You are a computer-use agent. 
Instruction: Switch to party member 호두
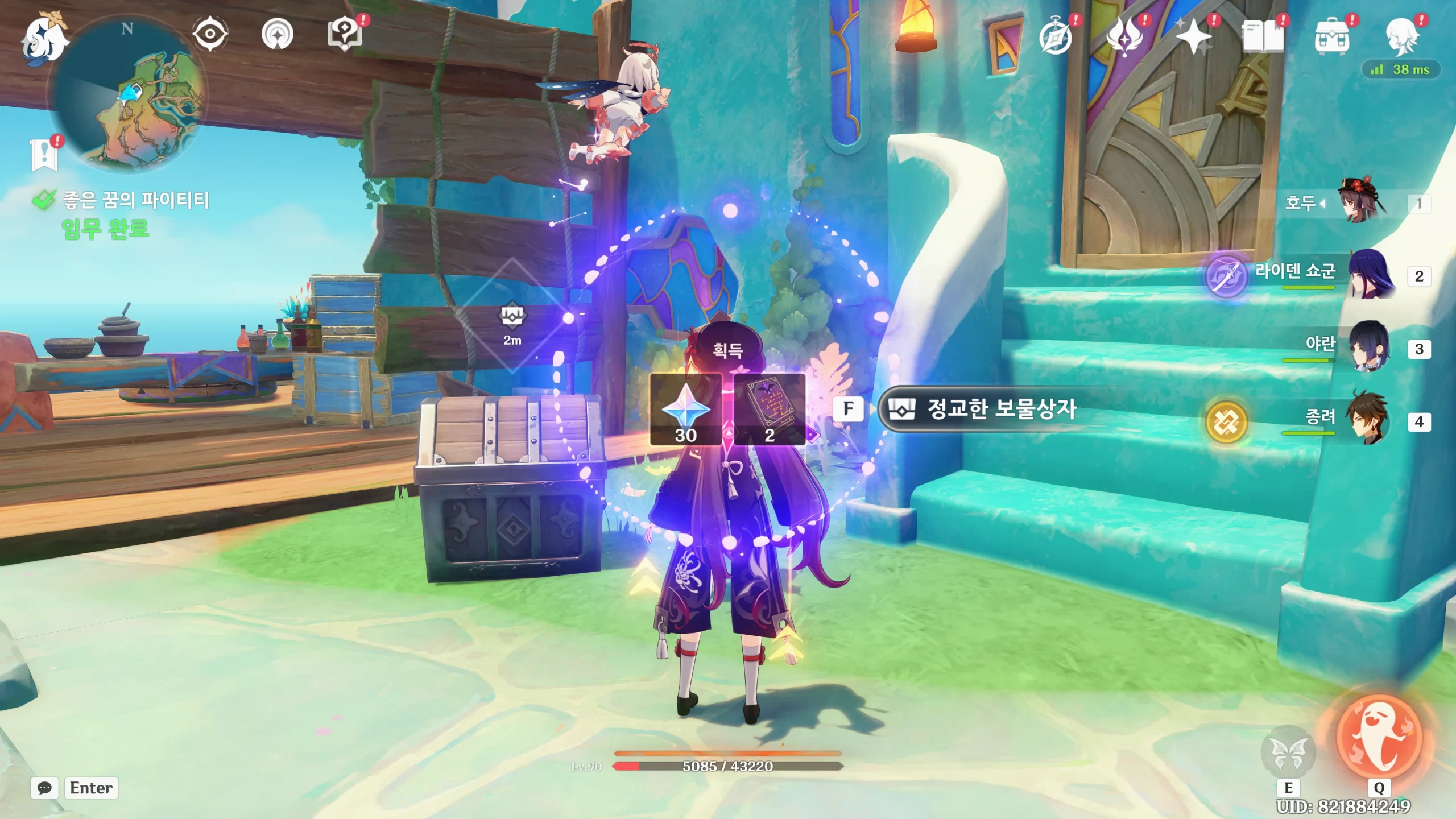coord(1365,204)
